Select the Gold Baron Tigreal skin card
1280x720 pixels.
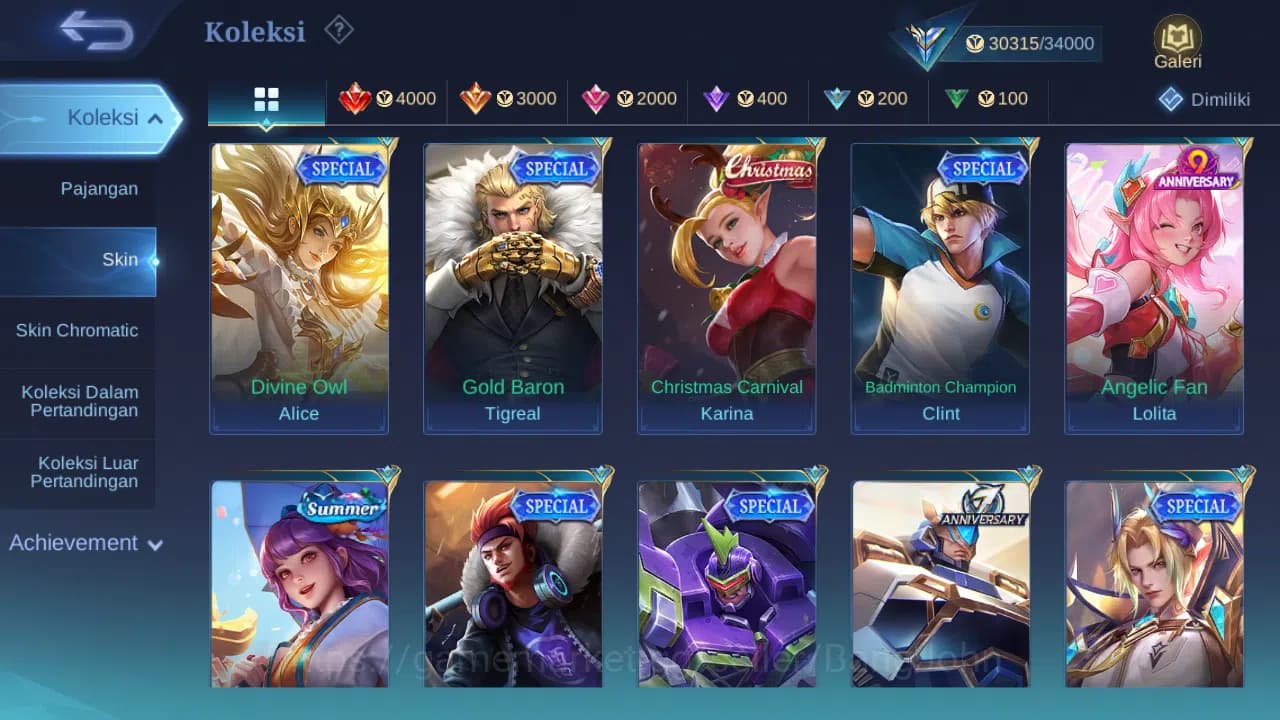(513, 287)
